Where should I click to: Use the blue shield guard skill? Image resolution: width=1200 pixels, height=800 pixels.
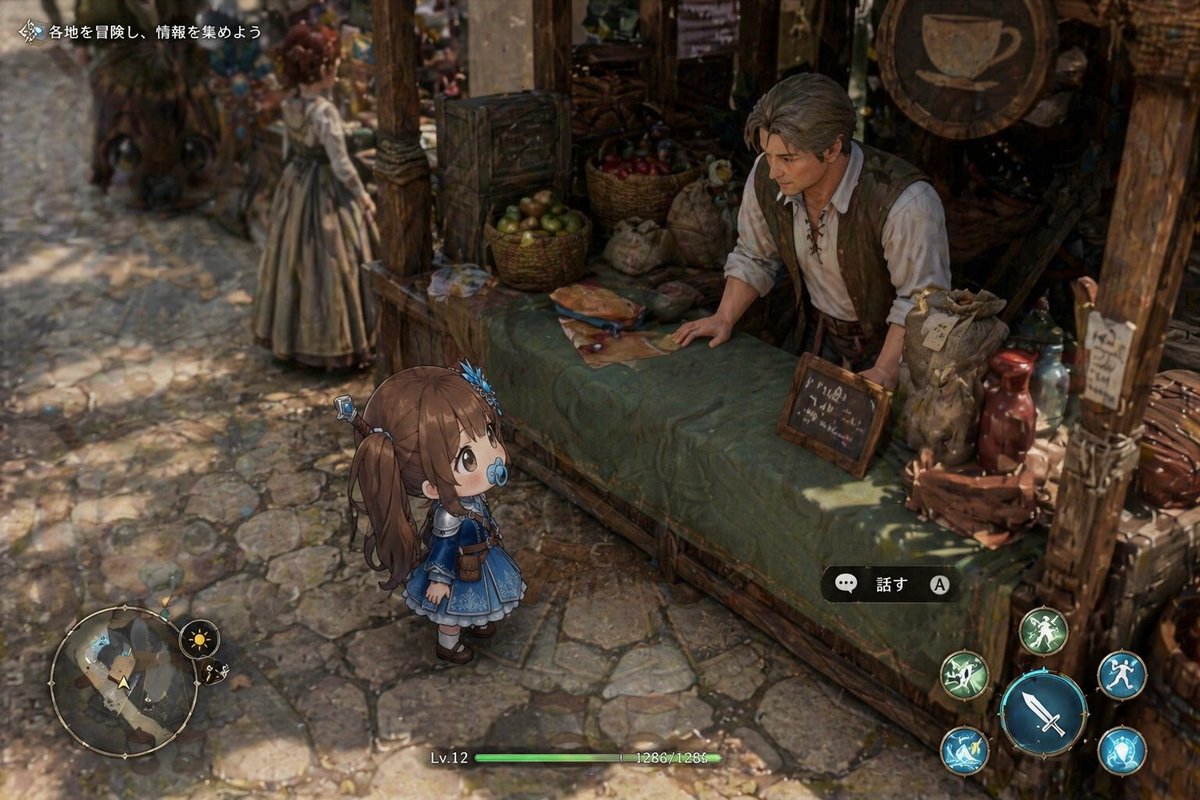[x=1121, y=750]
